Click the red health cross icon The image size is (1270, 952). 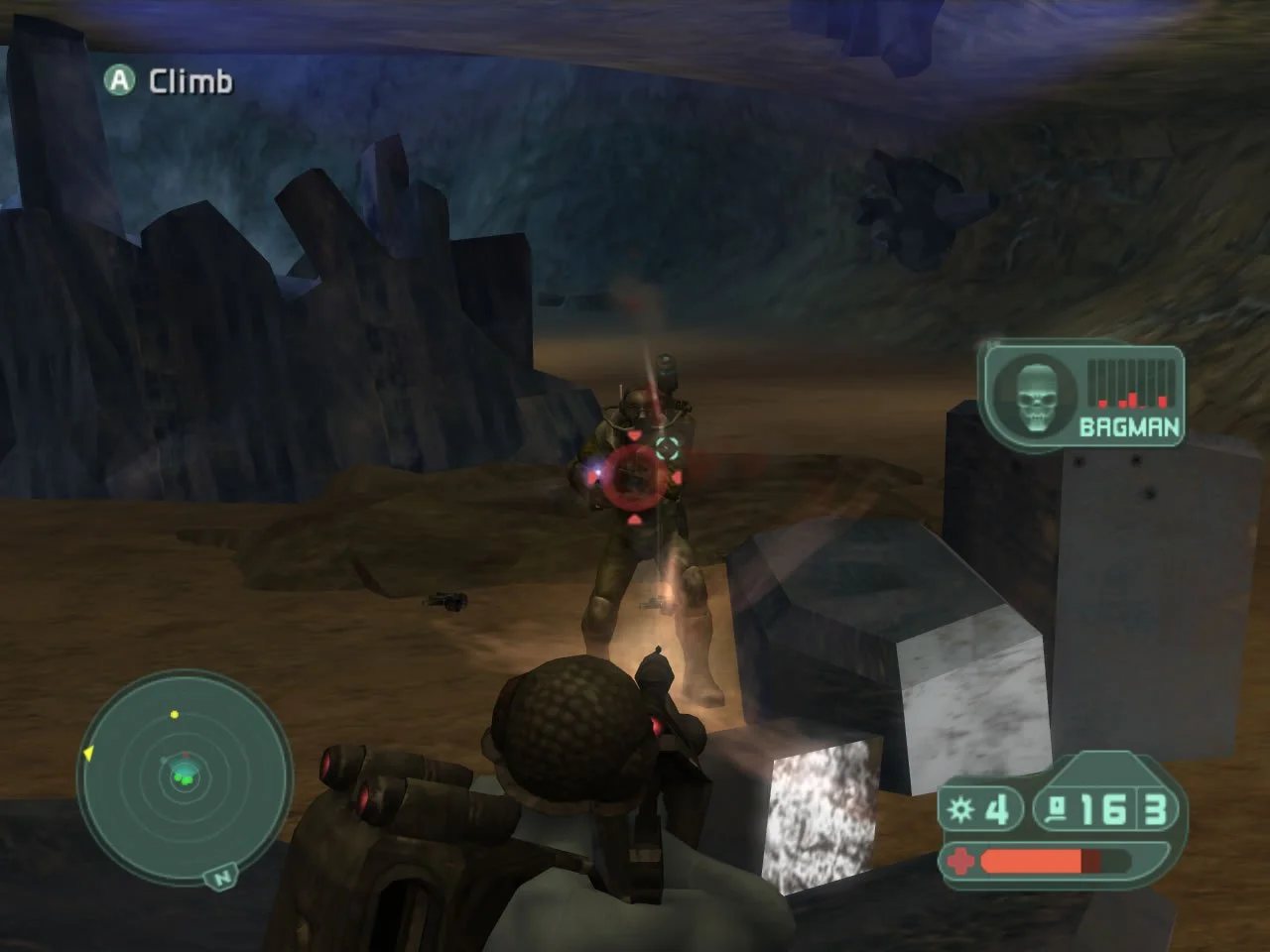click(961, 861)
